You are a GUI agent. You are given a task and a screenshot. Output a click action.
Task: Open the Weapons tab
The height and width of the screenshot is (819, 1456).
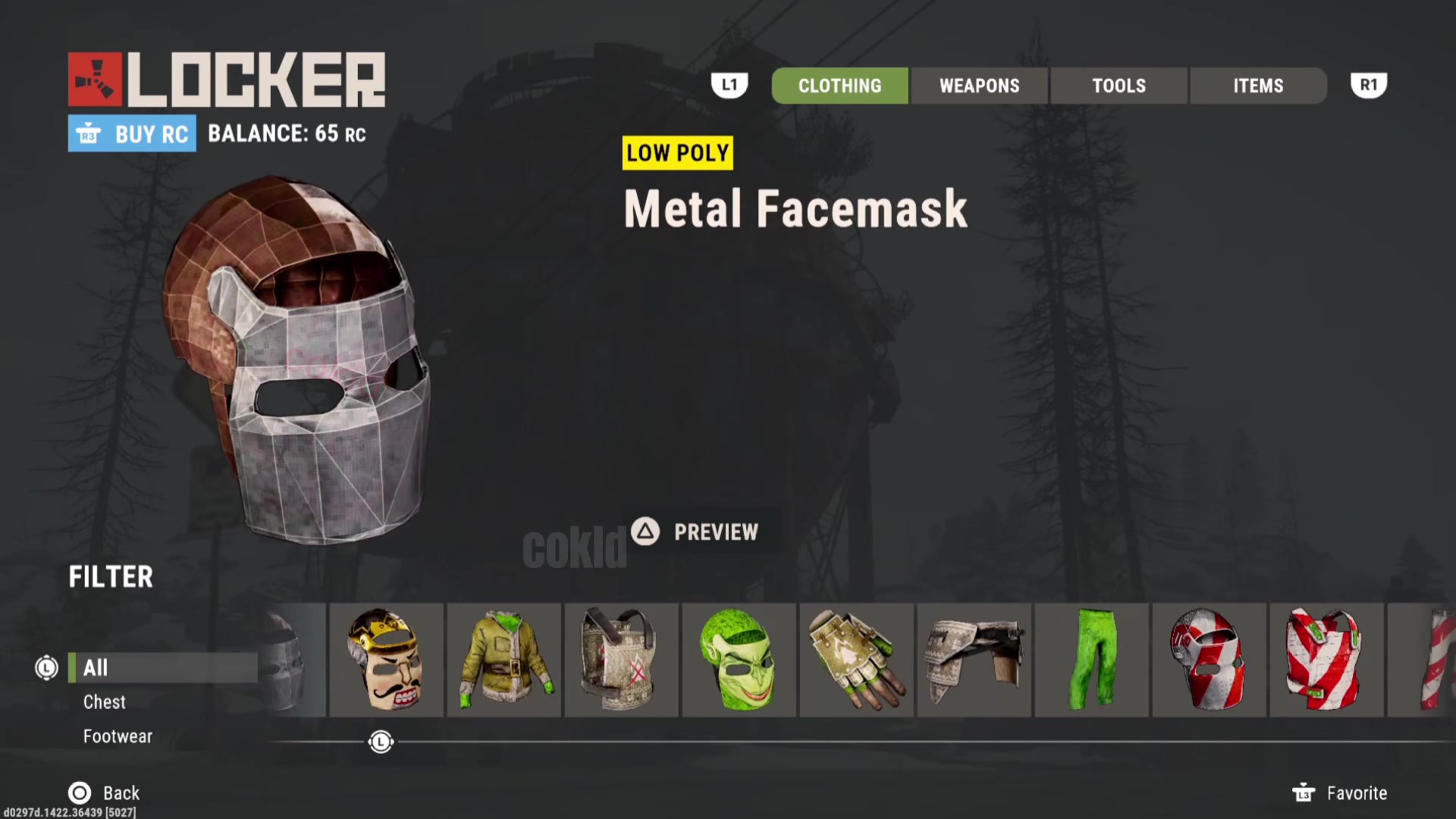979,86
